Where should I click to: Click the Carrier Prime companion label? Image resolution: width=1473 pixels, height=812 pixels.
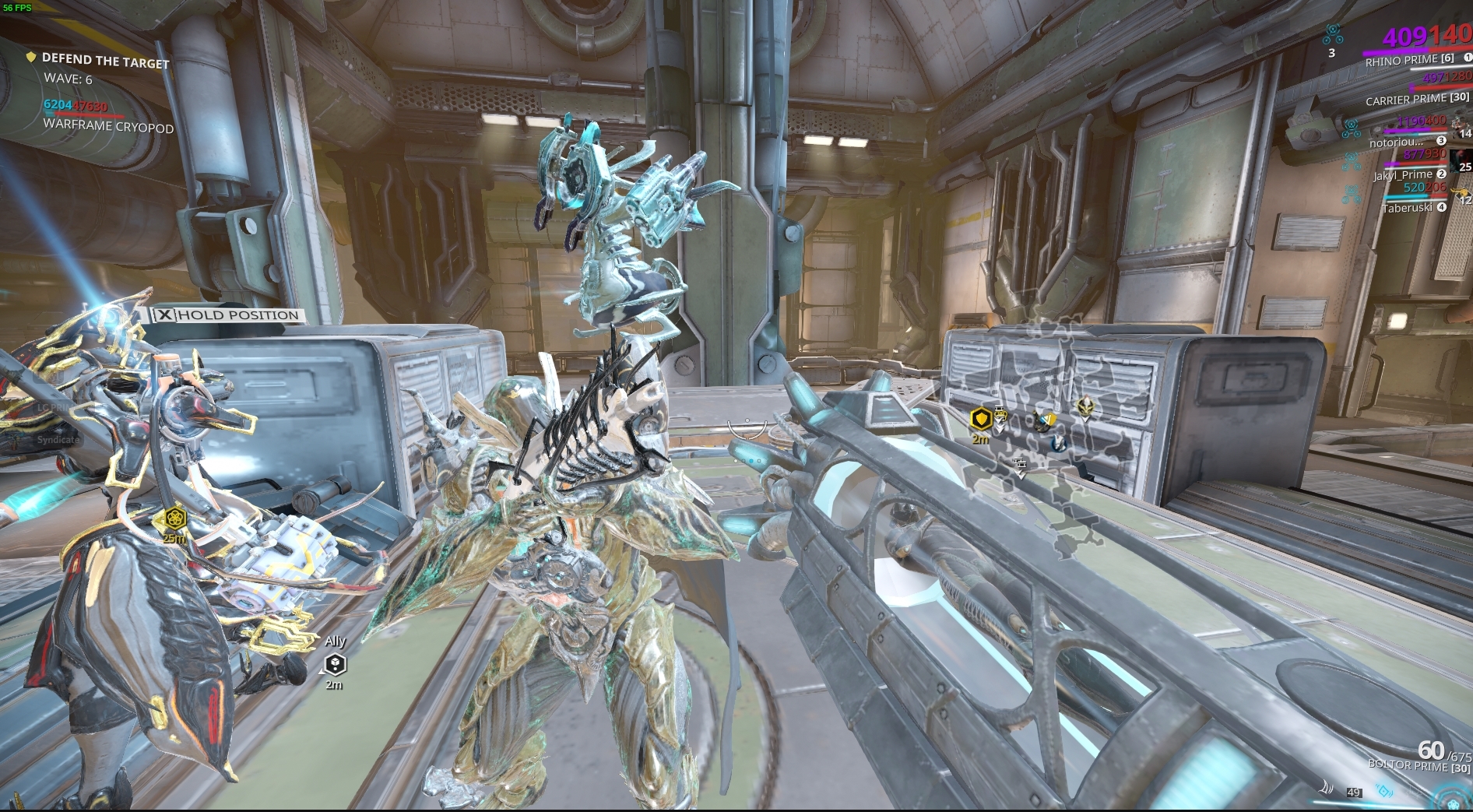click(x=1406, y=100)
